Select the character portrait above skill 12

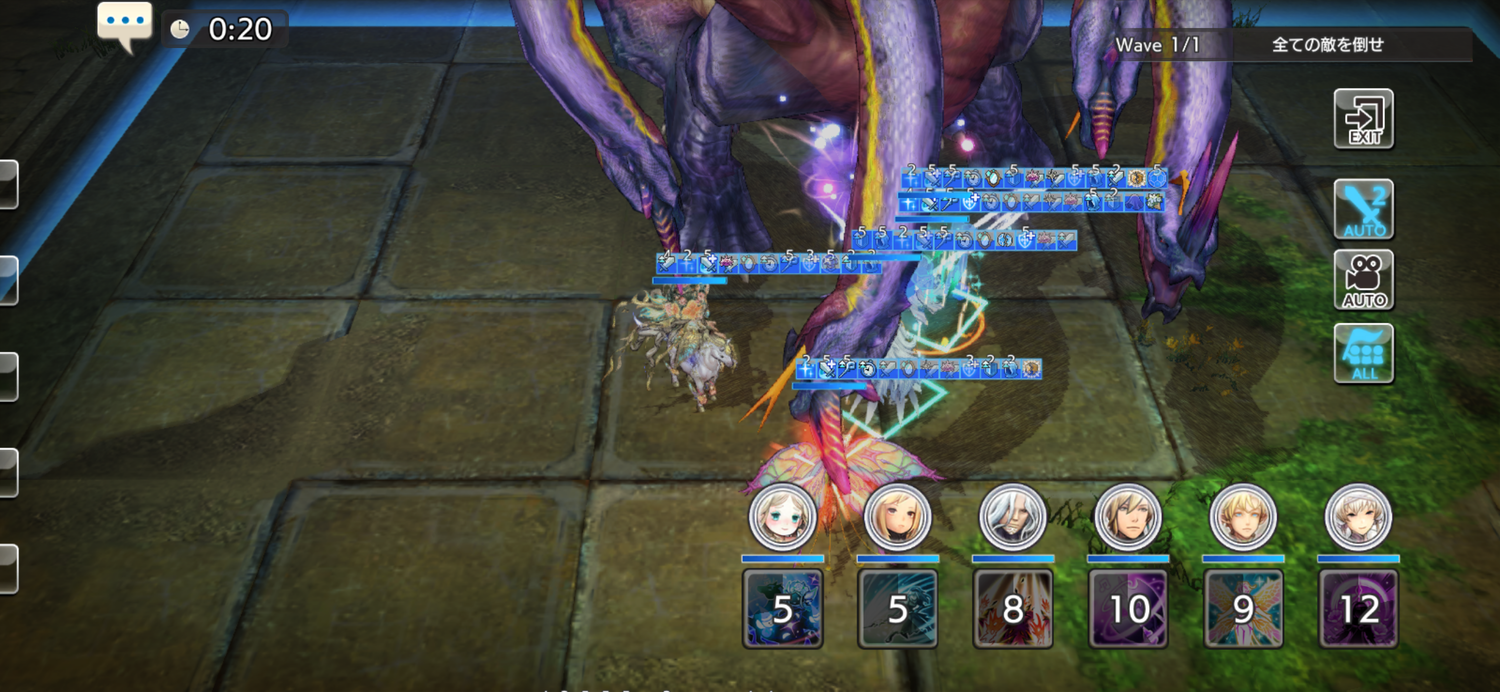[x=1358, y=518]
